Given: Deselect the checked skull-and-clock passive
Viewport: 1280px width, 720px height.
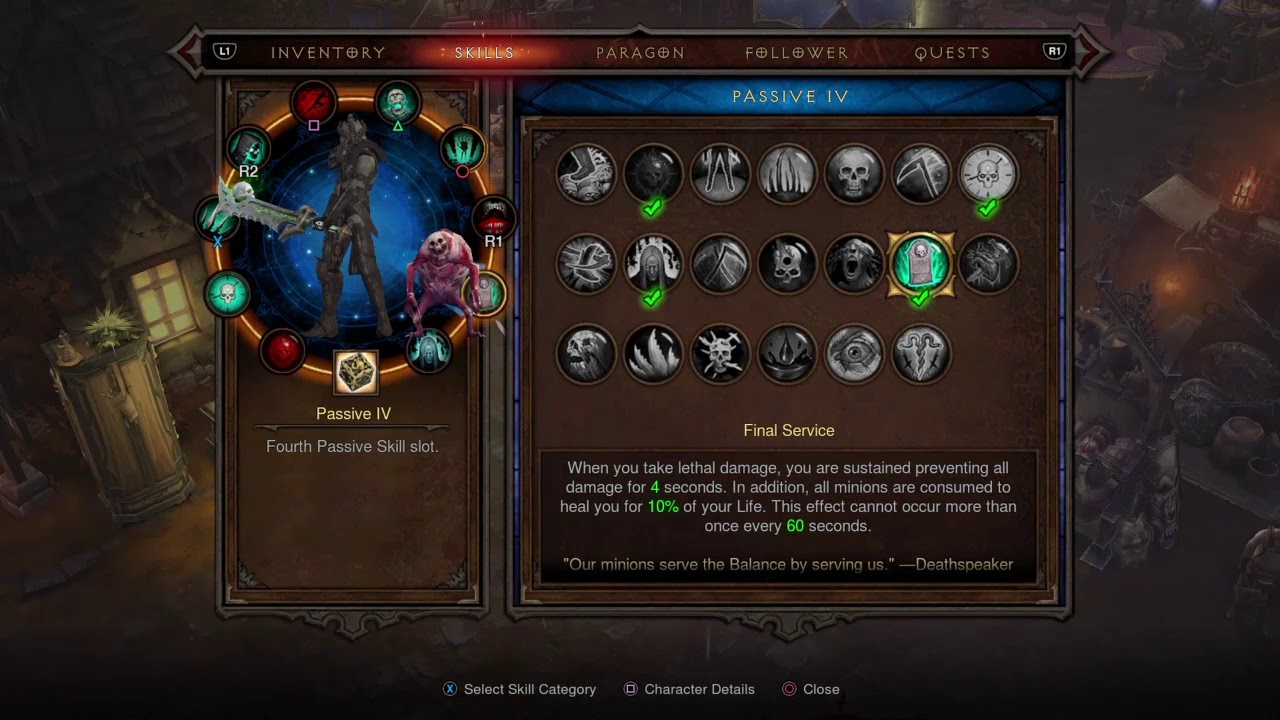Looking at the screenshot, I should pos(987,174).
